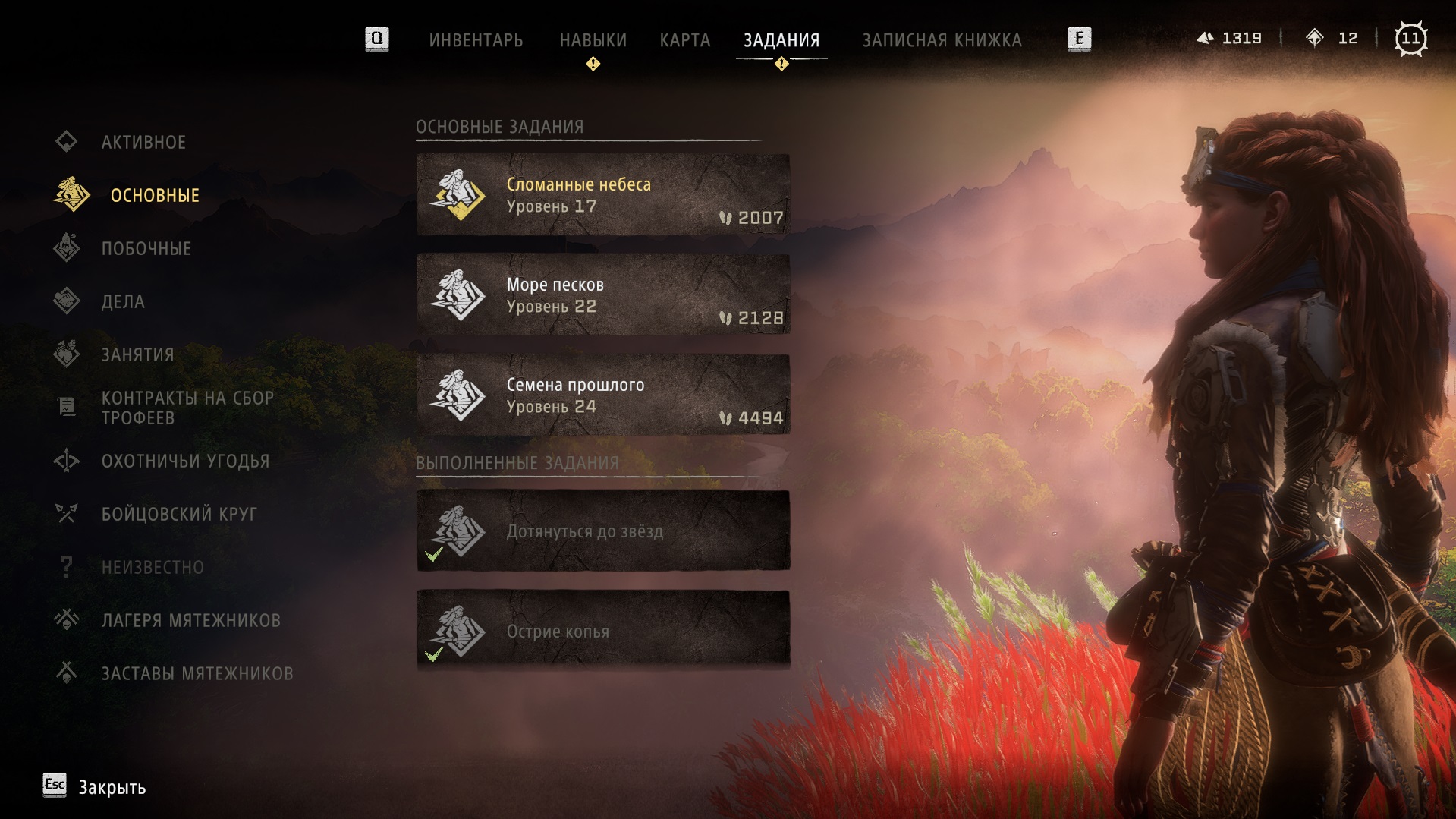Viewport: 1456px width, 819px height.
Task: Switch to the ИНВЕНТАРЬ tab
Action: coord(478,39)
